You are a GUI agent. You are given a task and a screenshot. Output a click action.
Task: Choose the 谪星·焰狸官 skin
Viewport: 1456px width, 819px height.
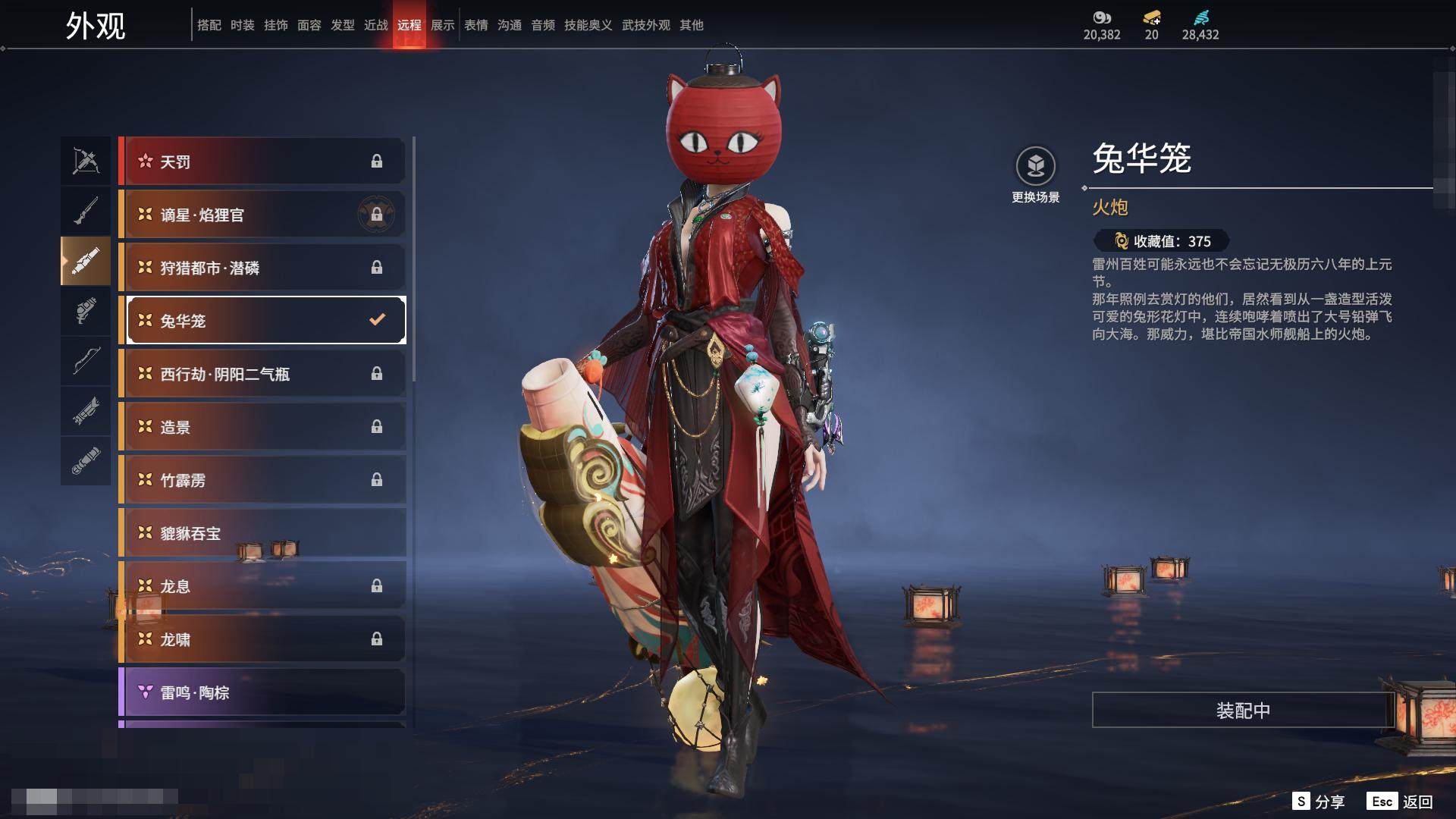click(262, 215)
